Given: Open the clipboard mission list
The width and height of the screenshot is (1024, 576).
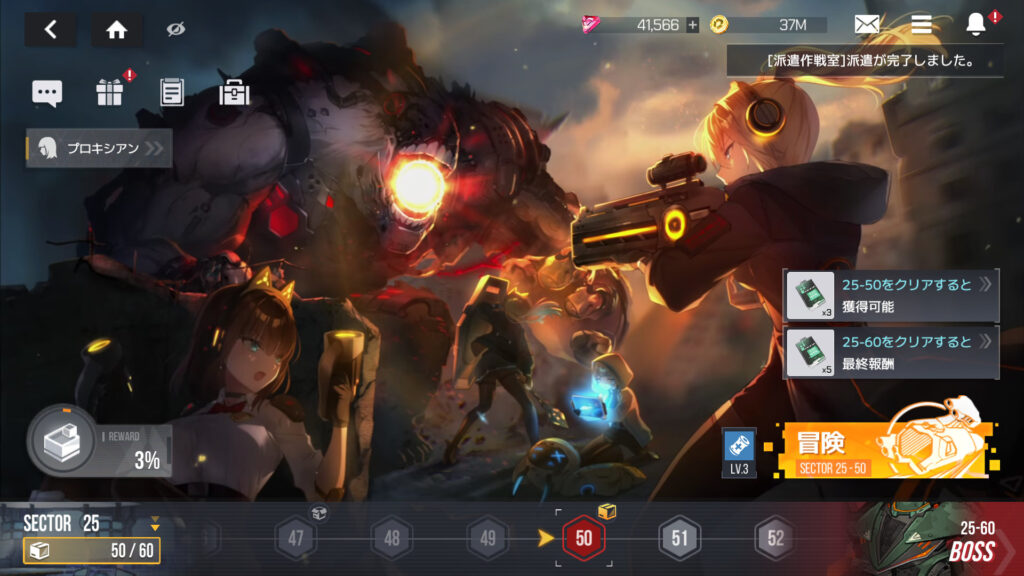Looking at the screenshot, I should click(172, 93).
